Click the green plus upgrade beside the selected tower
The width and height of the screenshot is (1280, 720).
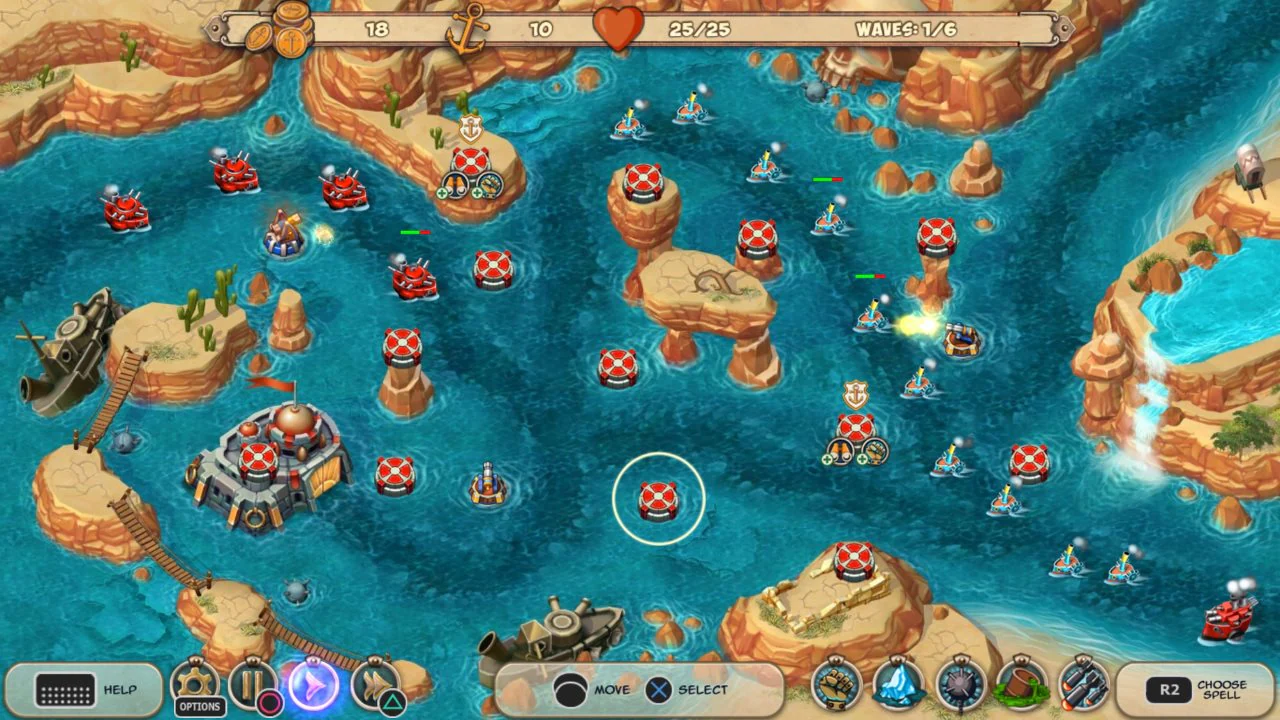(x=441, y=191)
